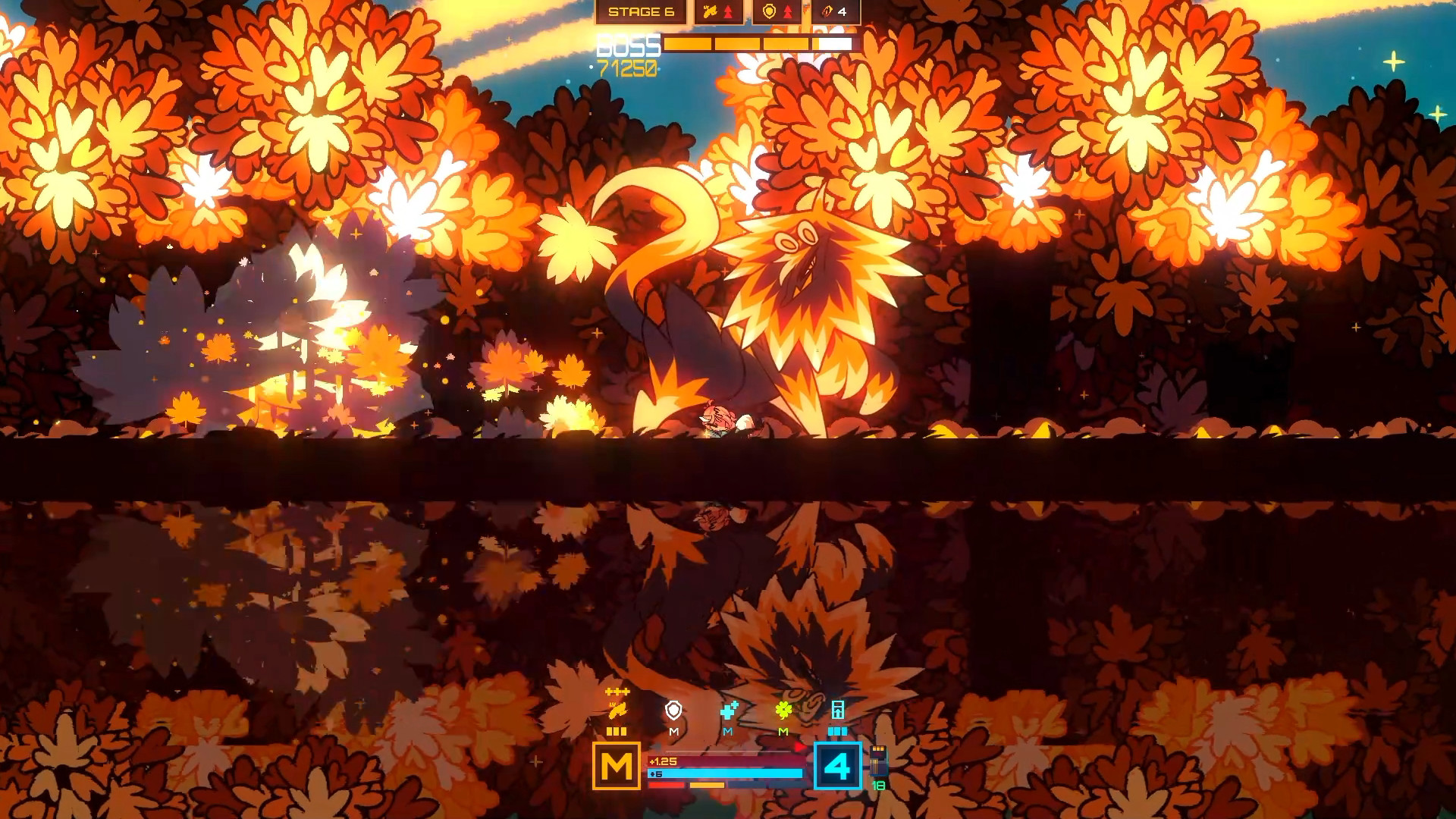Image resolution: width=1456 pixels, height=819 pixels.
Task: Select the weapon damage upgrade icon
Action: (x=710, y=11)
